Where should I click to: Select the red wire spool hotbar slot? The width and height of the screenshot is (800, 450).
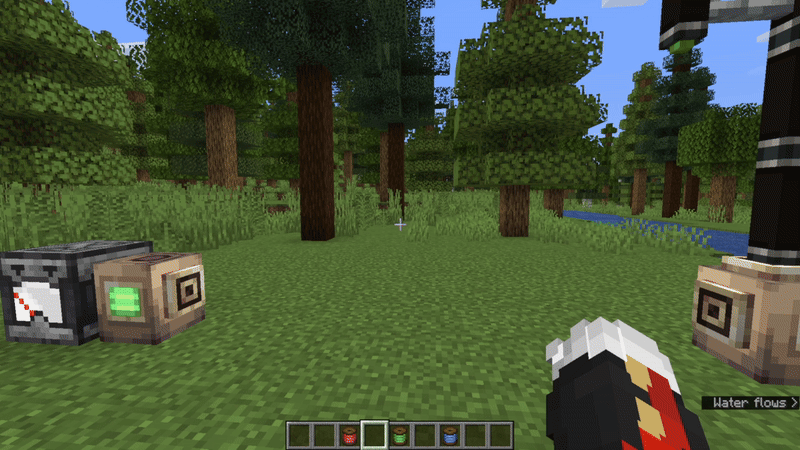click(x=349, y=435)
